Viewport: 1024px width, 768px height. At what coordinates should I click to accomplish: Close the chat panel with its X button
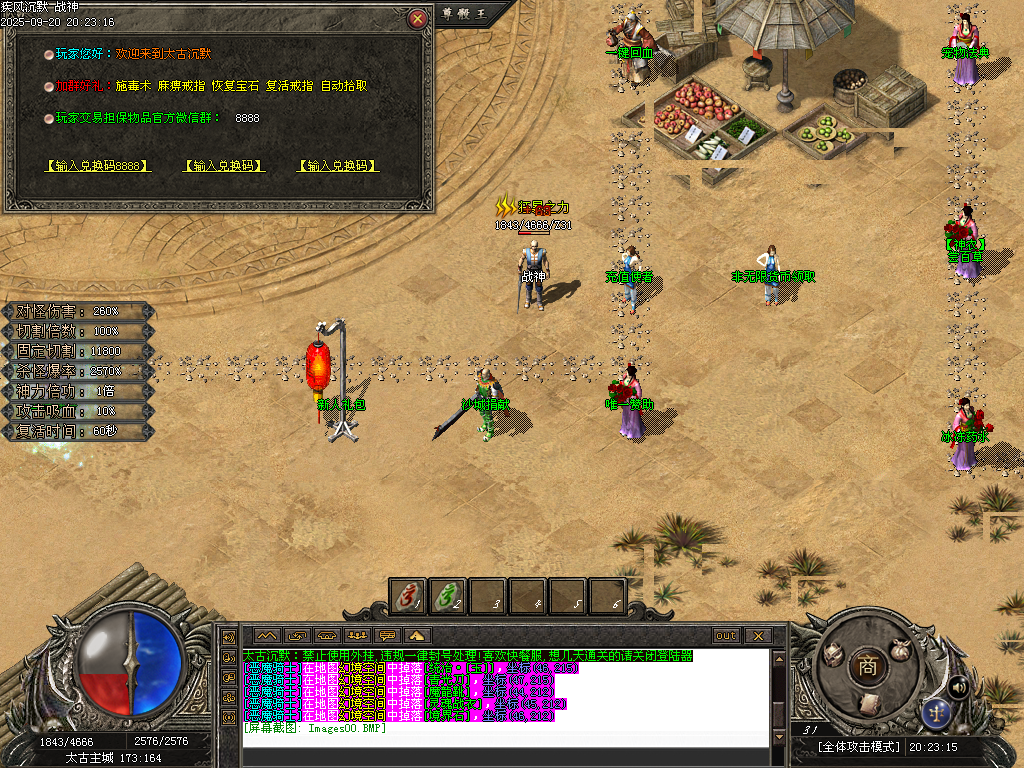pos(757,635)
